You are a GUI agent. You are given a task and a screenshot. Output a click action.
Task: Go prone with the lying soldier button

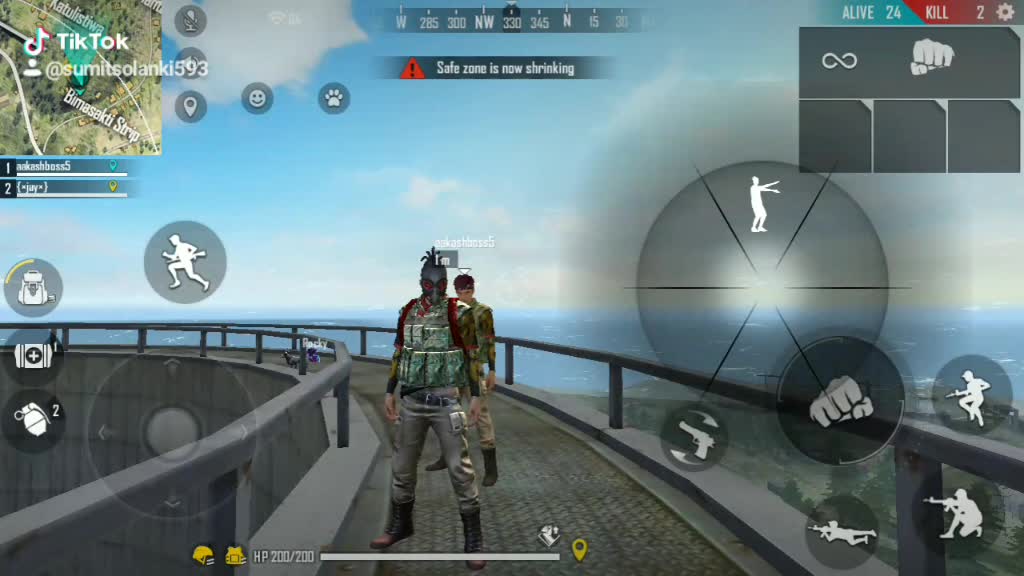pyautogui.click(x=841, y=532)
